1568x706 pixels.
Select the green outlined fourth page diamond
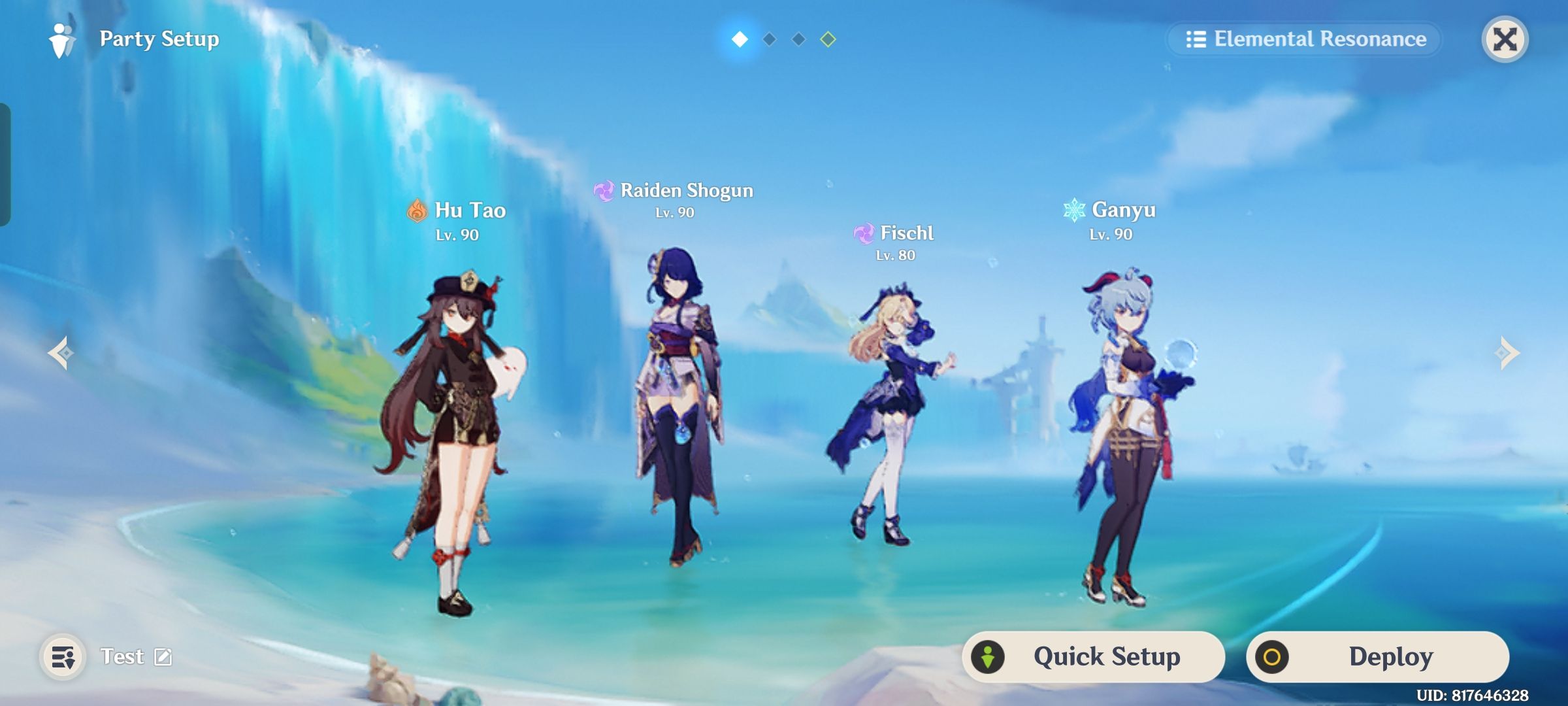(829, 39)
